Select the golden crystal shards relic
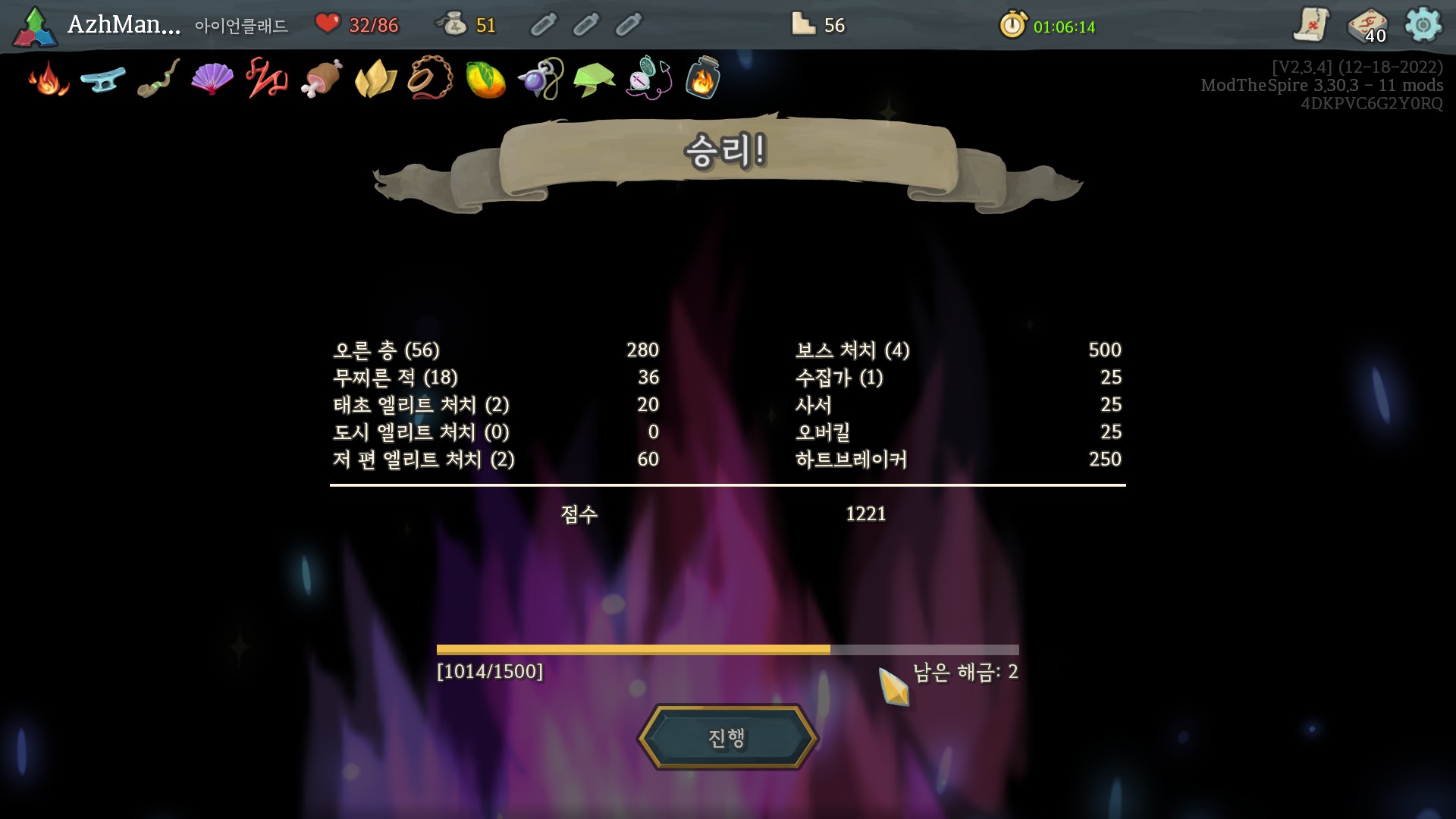Screen dimensions: 1456x819 coord(376,79)
